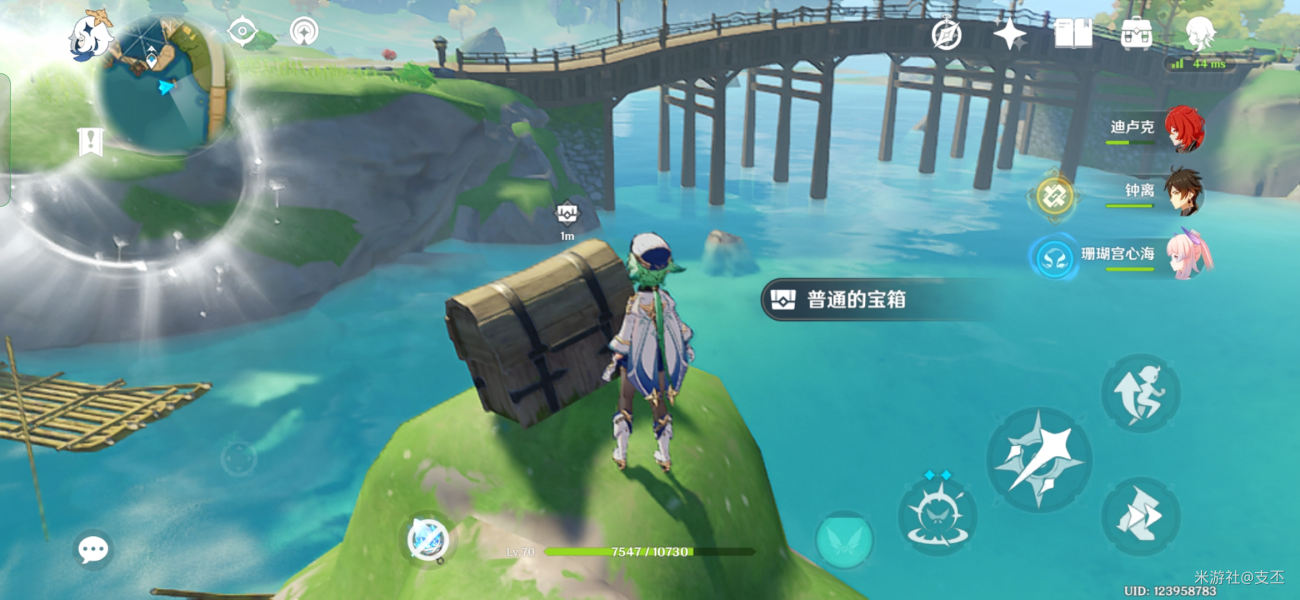The height and width of the screenshot is (600, 1300).
Task: Open the Paimon menu
Action: coord(90,36)
